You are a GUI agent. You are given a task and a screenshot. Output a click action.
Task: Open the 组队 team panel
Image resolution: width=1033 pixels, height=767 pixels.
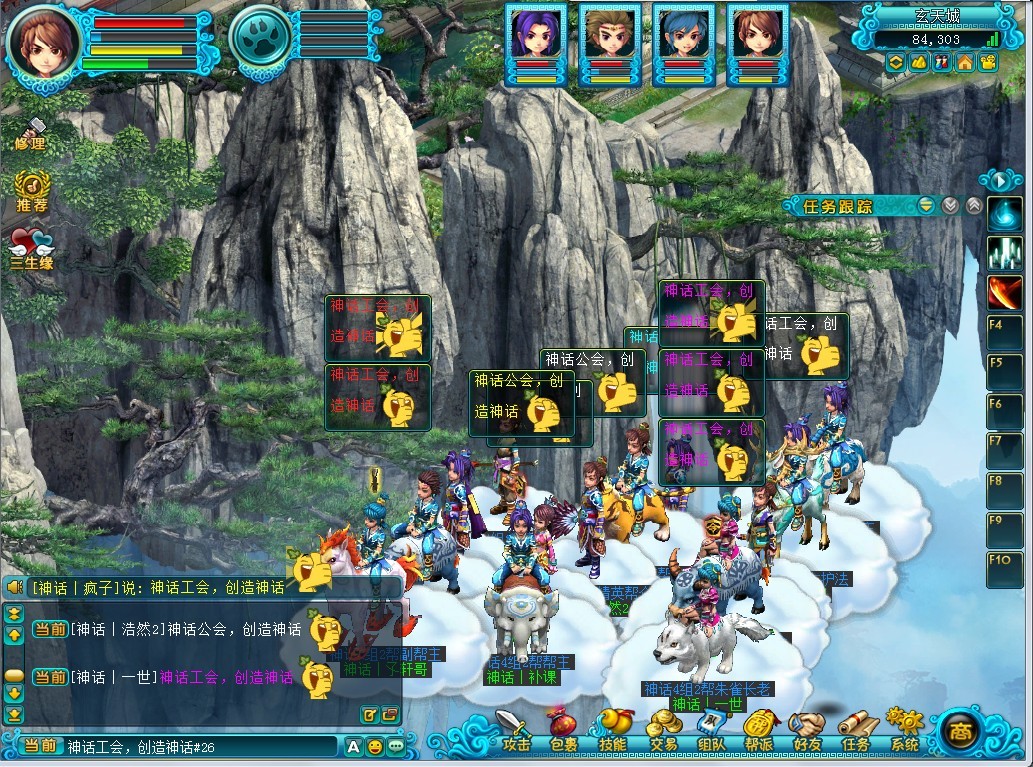711,730
